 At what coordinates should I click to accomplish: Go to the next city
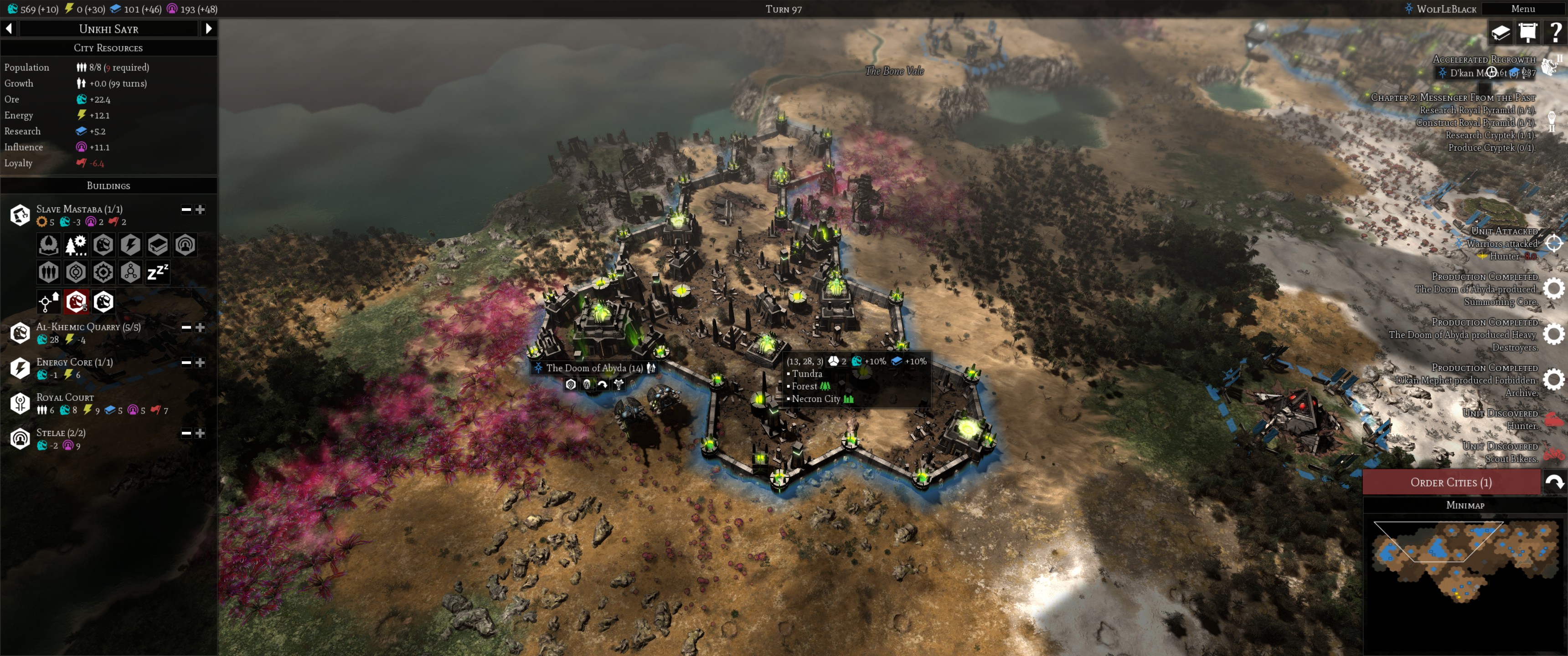[x=209, y=29]
